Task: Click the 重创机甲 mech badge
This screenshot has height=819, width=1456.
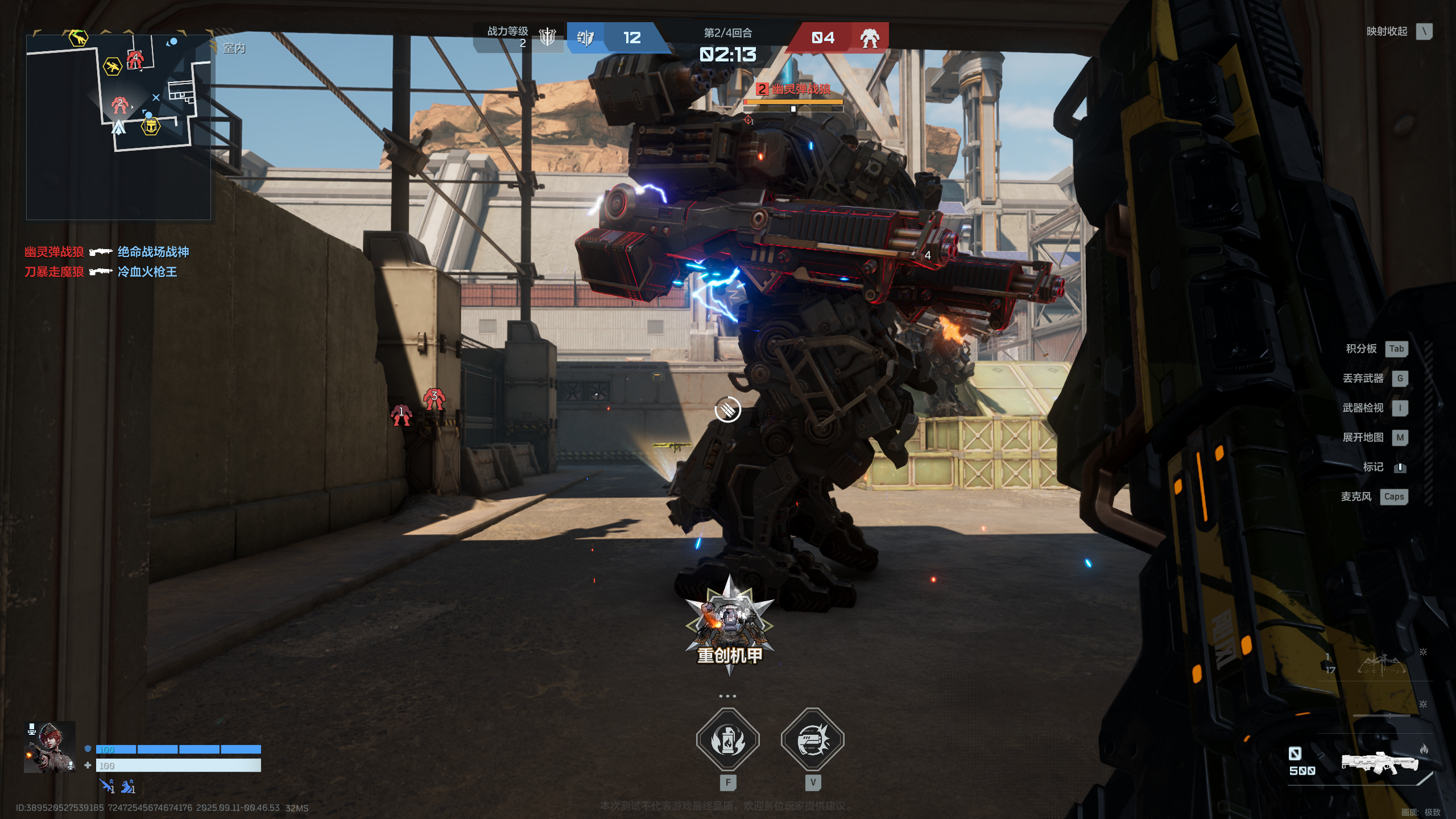Action: 729,626
